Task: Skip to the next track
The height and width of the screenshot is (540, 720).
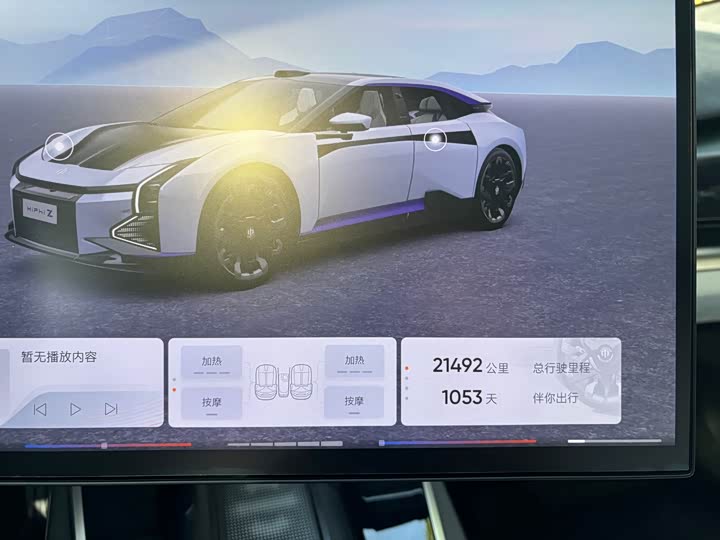Action: pos(111,408)
